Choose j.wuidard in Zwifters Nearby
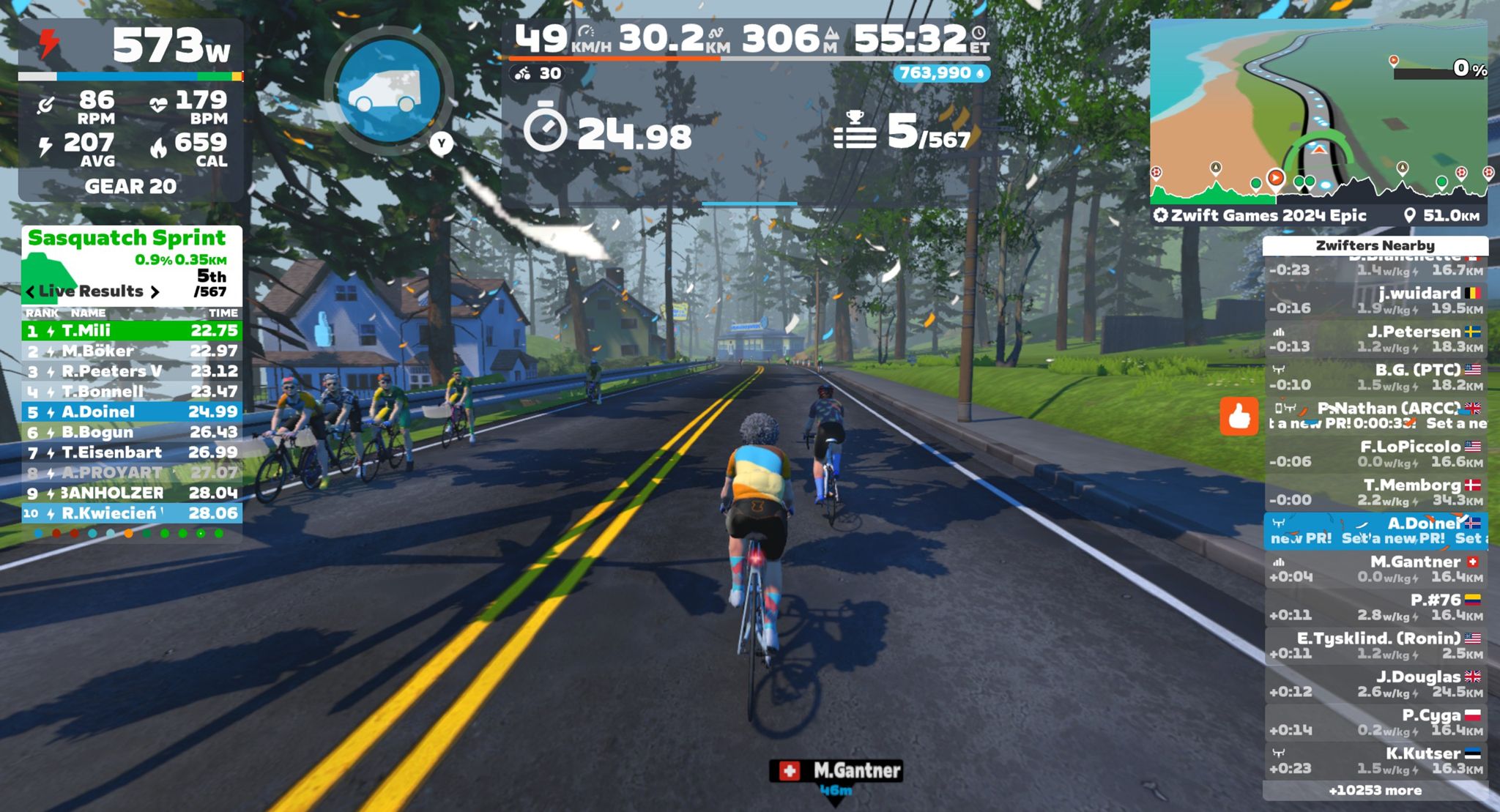The width and height of the screenshot is (1500, 812). (1375, 301)
